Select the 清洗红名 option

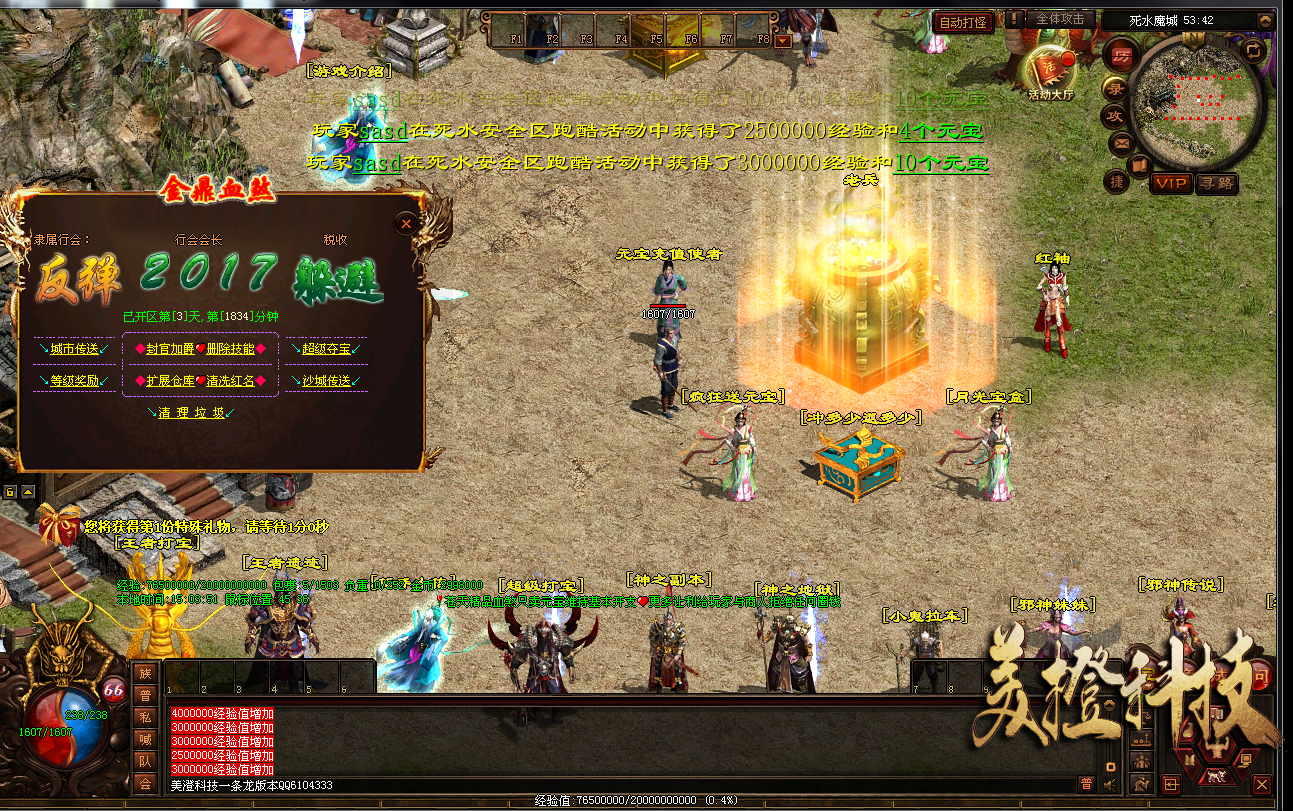[231, 381]
